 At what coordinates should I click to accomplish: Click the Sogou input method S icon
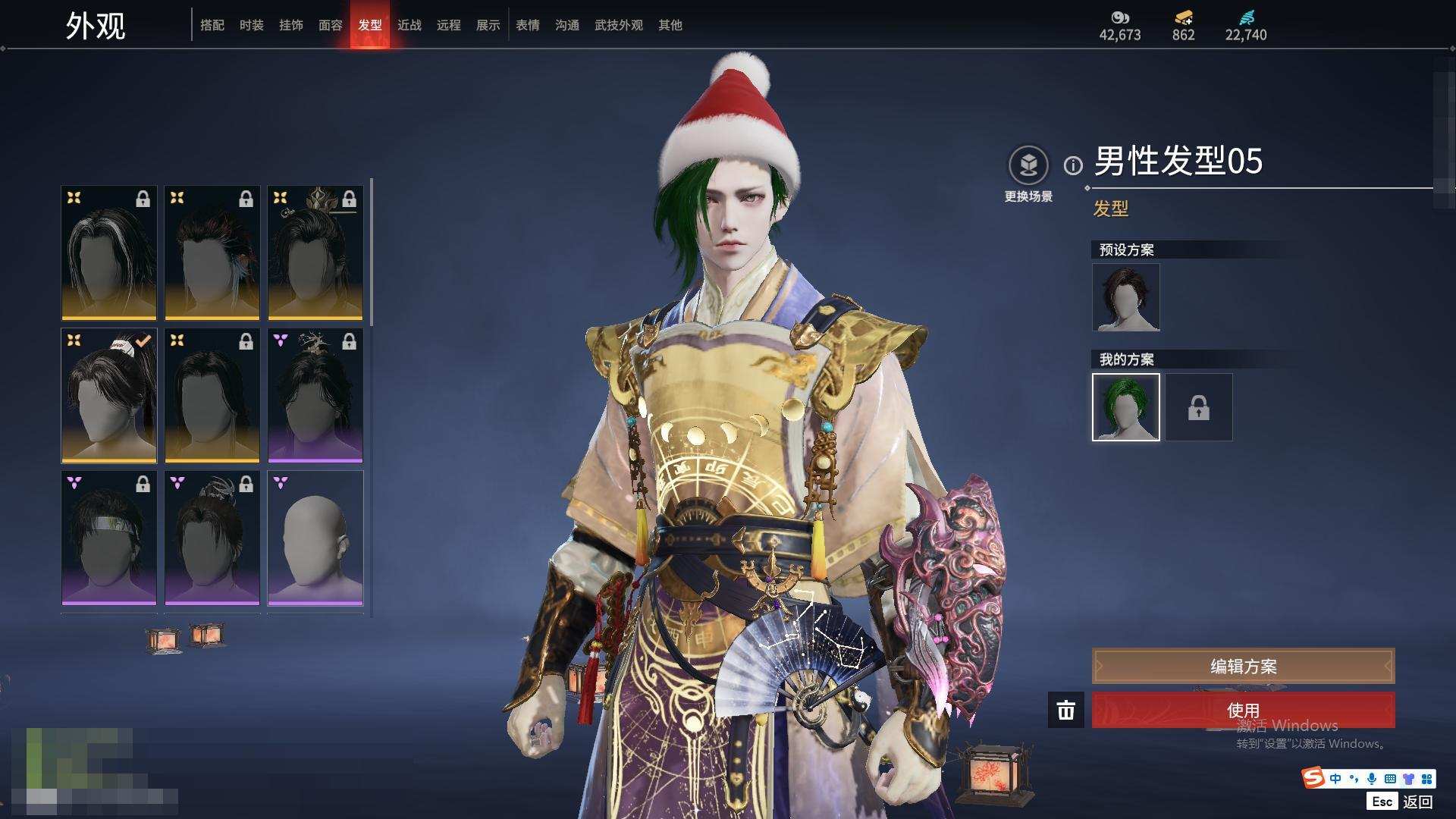point(1313,778)
